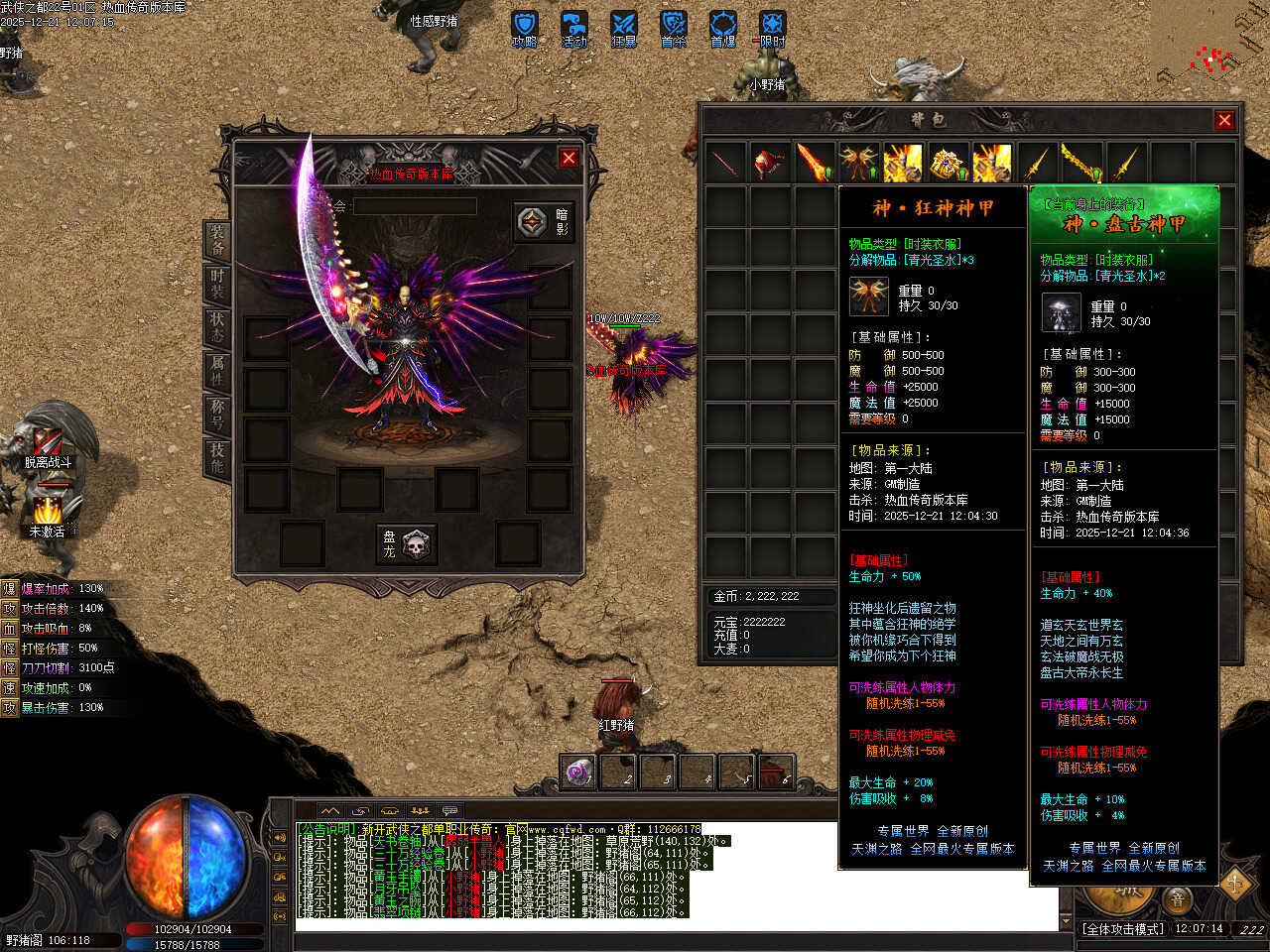Viewport: 1270px width, 952px height.
Task: Switch to the 时装 costume tab
Action: pyautogui.click(x=217, y=284)
